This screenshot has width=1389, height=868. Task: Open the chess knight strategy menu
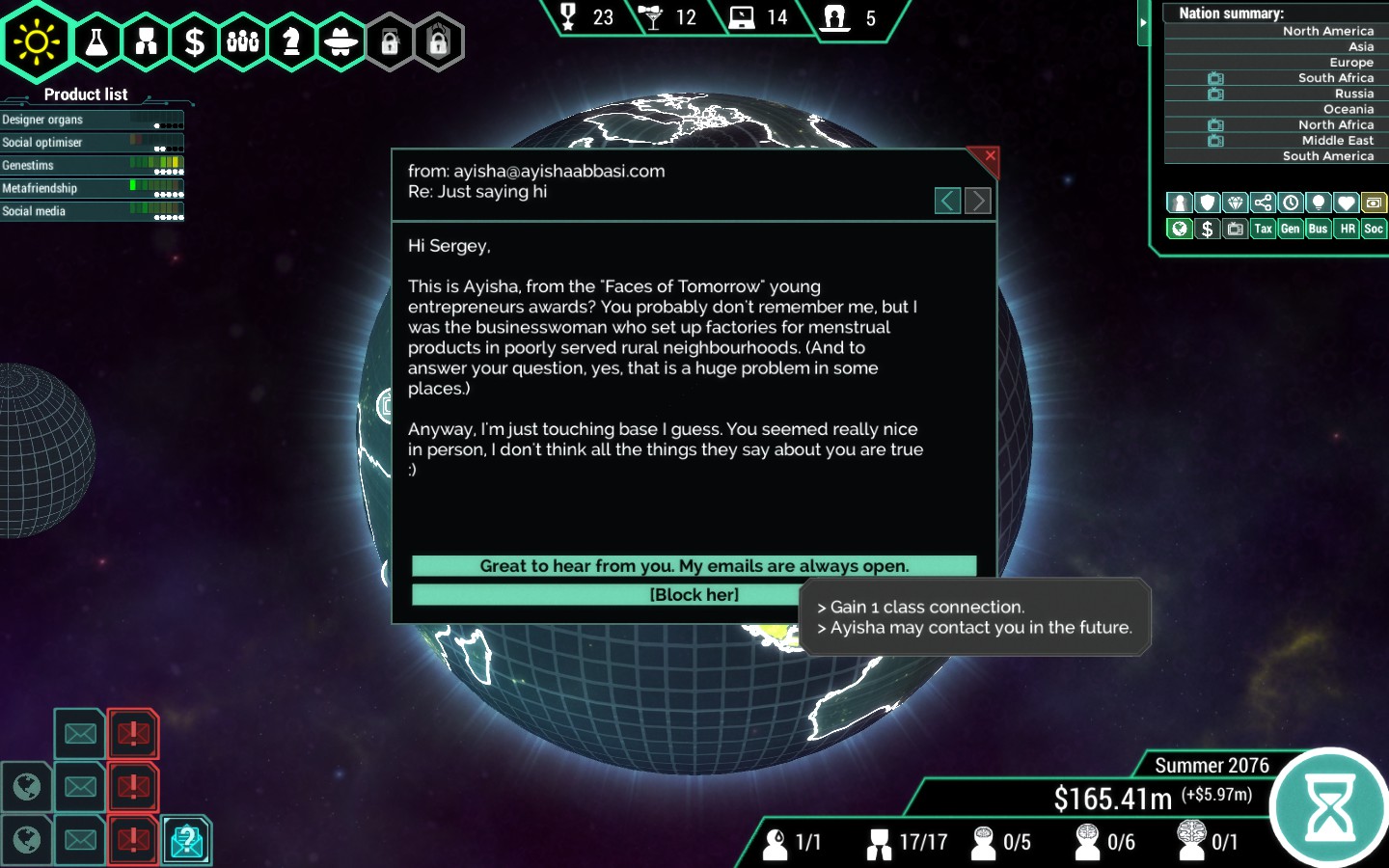point(291,41)
